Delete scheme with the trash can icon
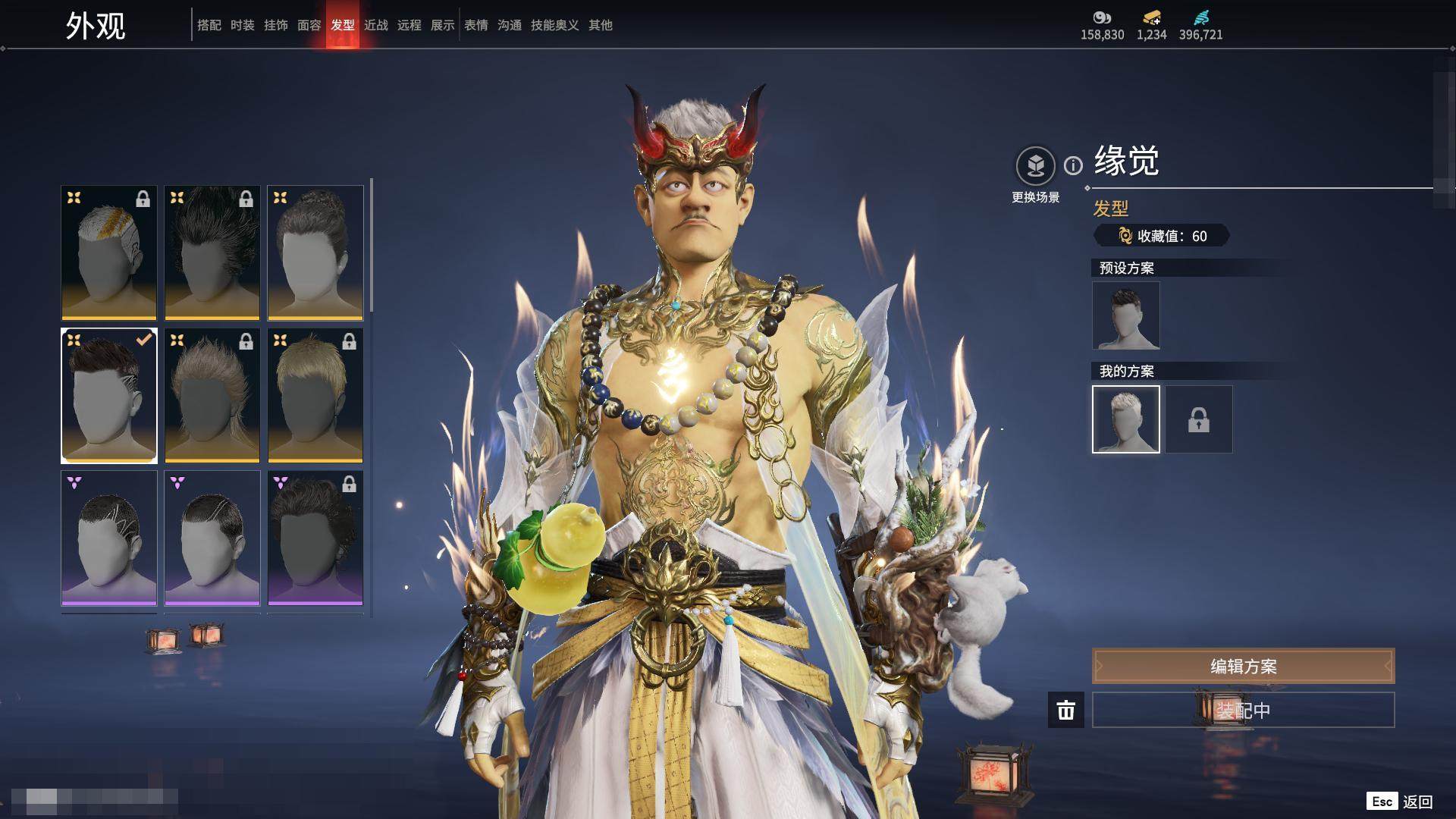The width and height of the screenshot is (1456, 819). click(1066, 710)
